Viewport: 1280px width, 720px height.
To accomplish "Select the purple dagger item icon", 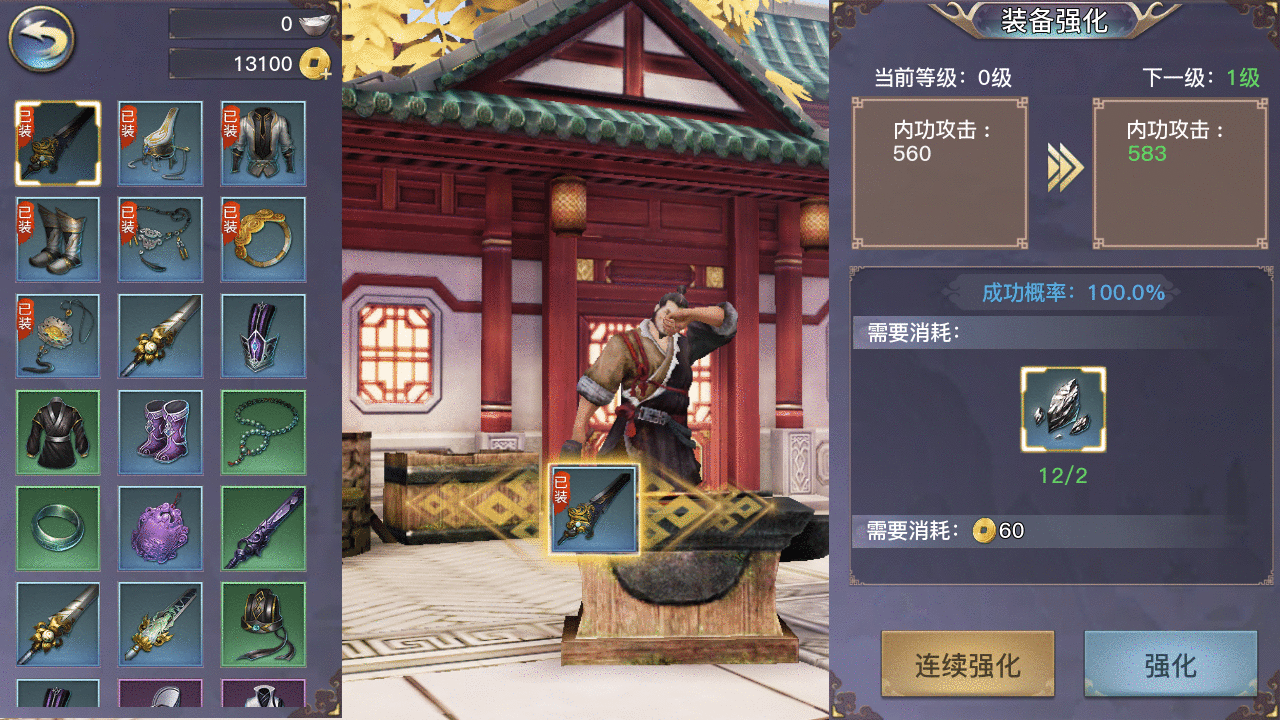I will pyautogui.click(x=263, y=527).
